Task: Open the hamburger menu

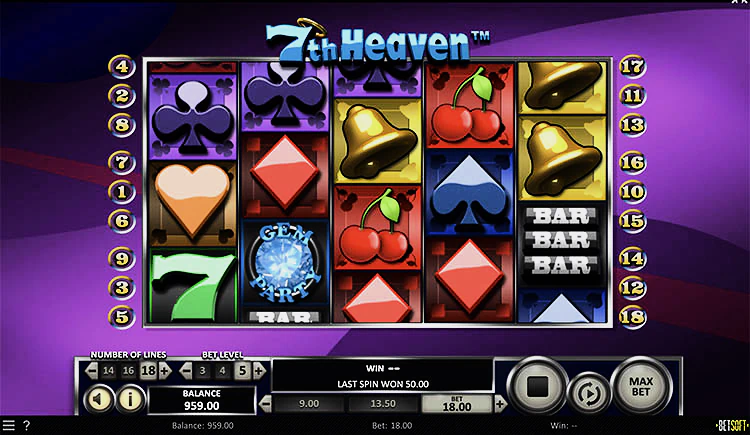Action: pyautogui.click(x=9, y=426)
